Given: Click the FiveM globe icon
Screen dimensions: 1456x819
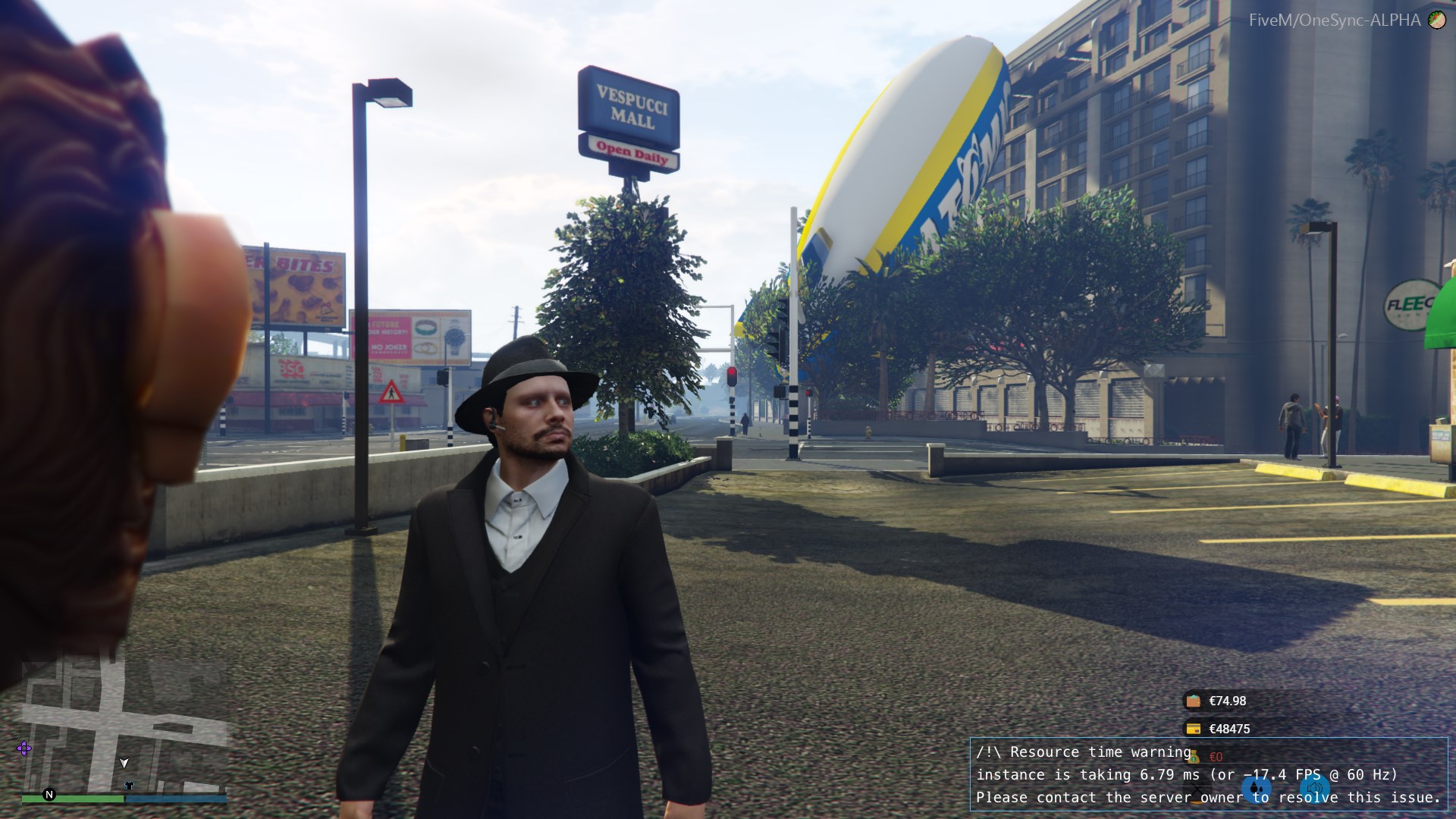Looking at the screenshot, I should 1437,20.
